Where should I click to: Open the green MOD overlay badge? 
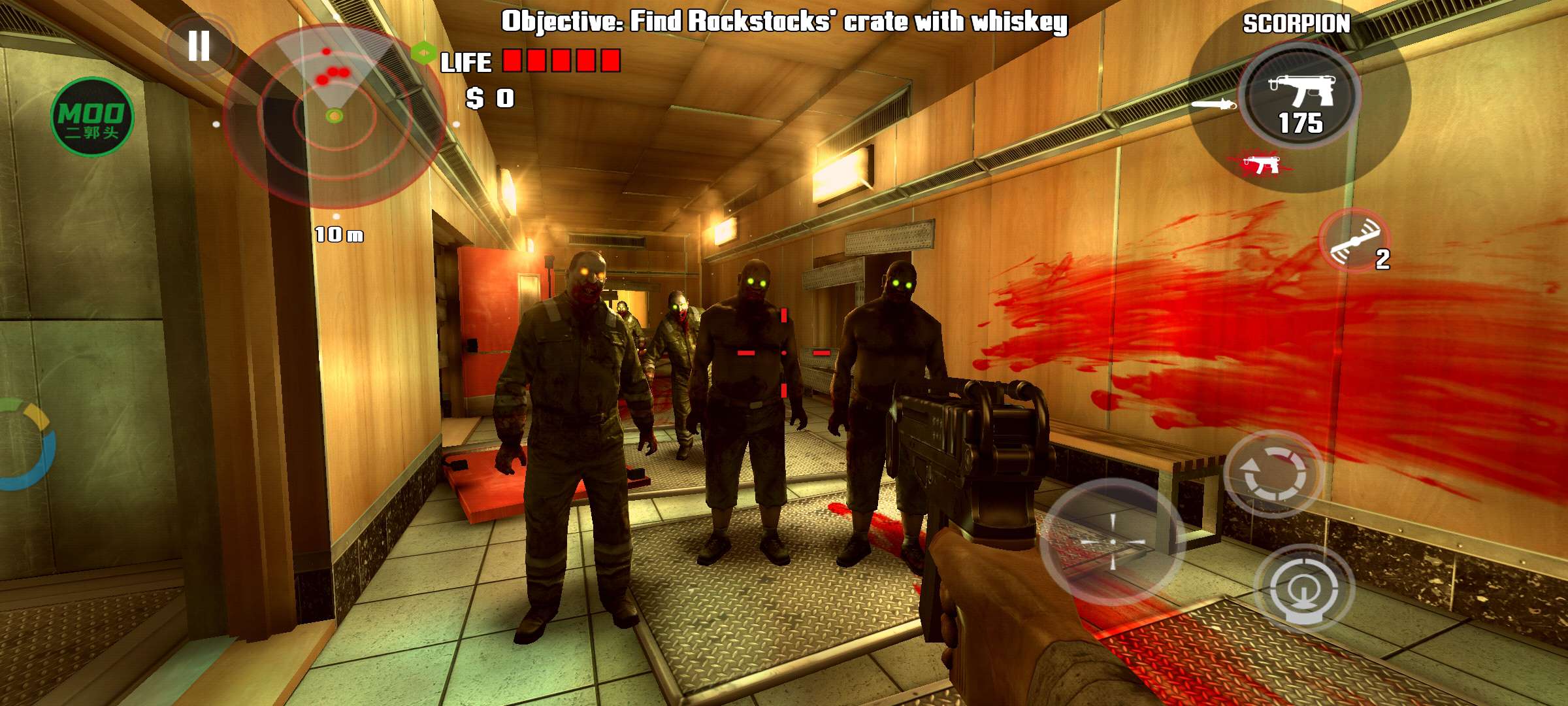92,117
